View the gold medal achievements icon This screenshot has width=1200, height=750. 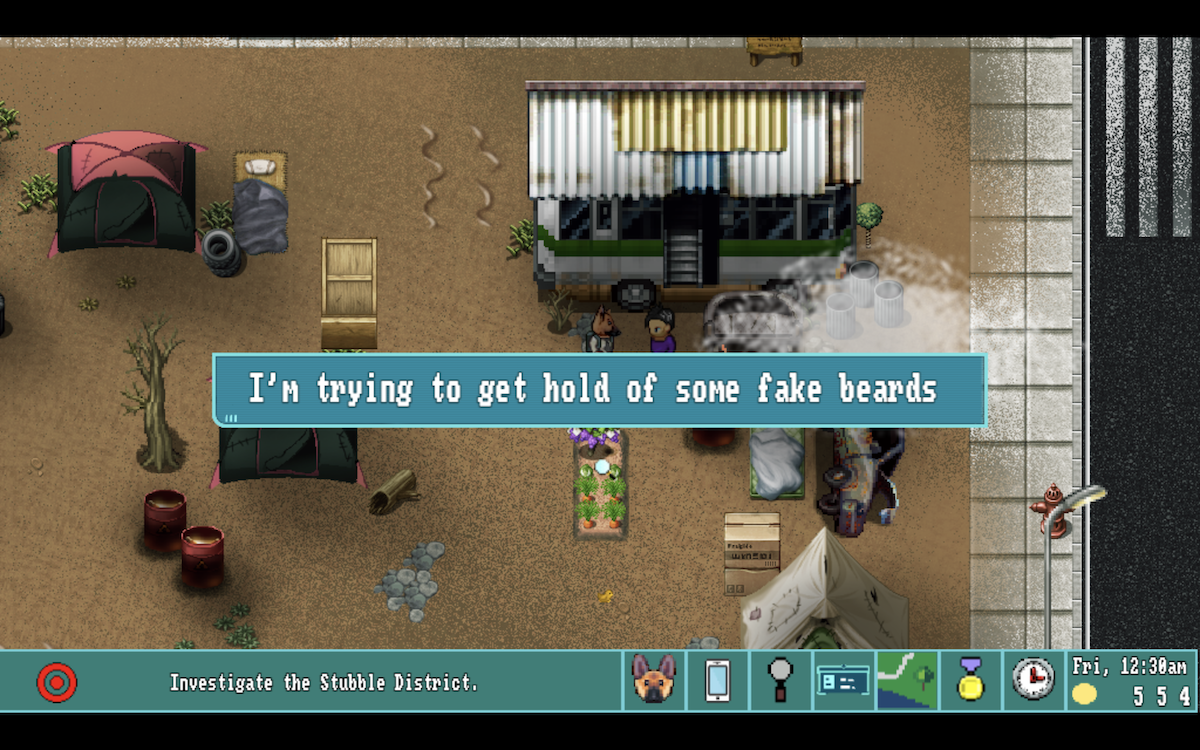[970, 681]
